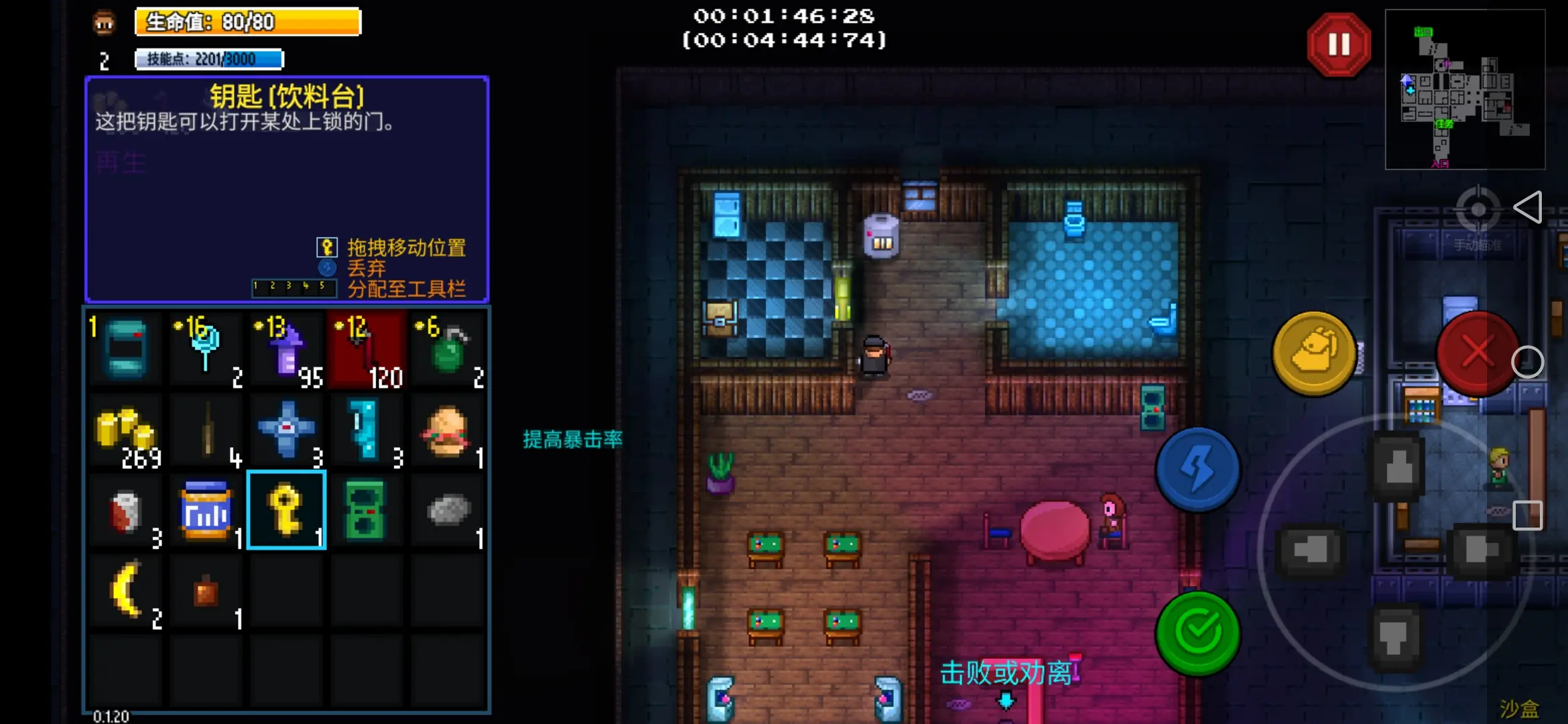The height and width of the screenshot is (724, 1568).
Task: Choose the blue shuriken item
Action: tap(287, 430)
